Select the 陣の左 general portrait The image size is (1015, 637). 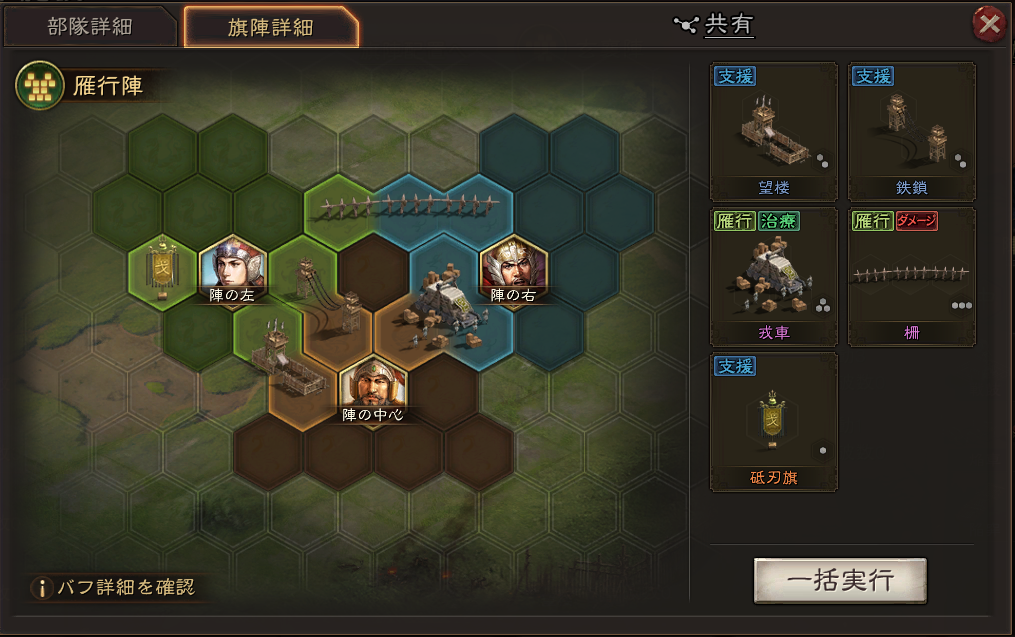point(232,271)
